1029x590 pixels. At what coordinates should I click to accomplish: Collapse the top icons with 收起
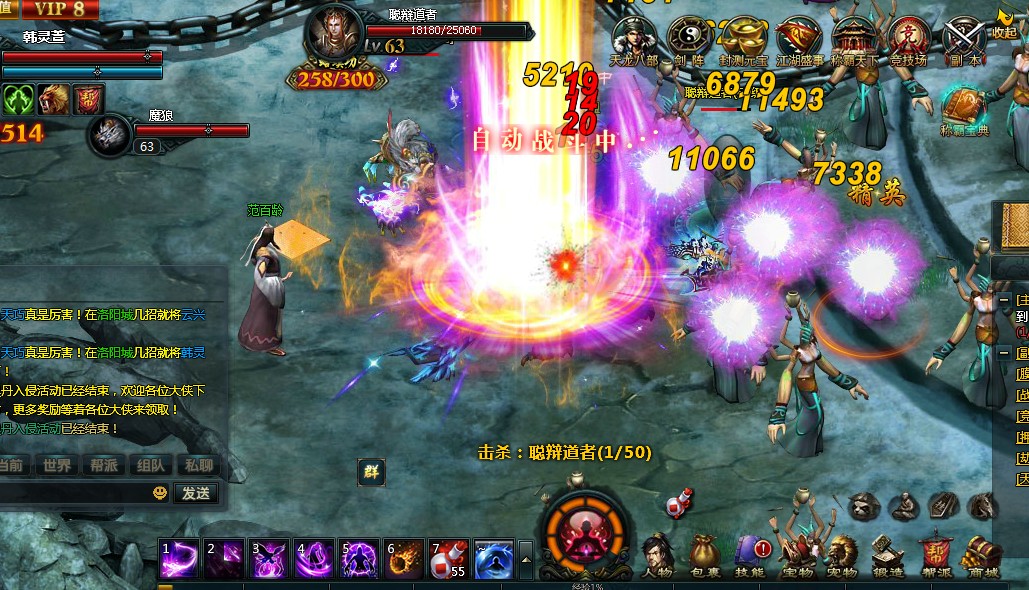(1004, 22)
